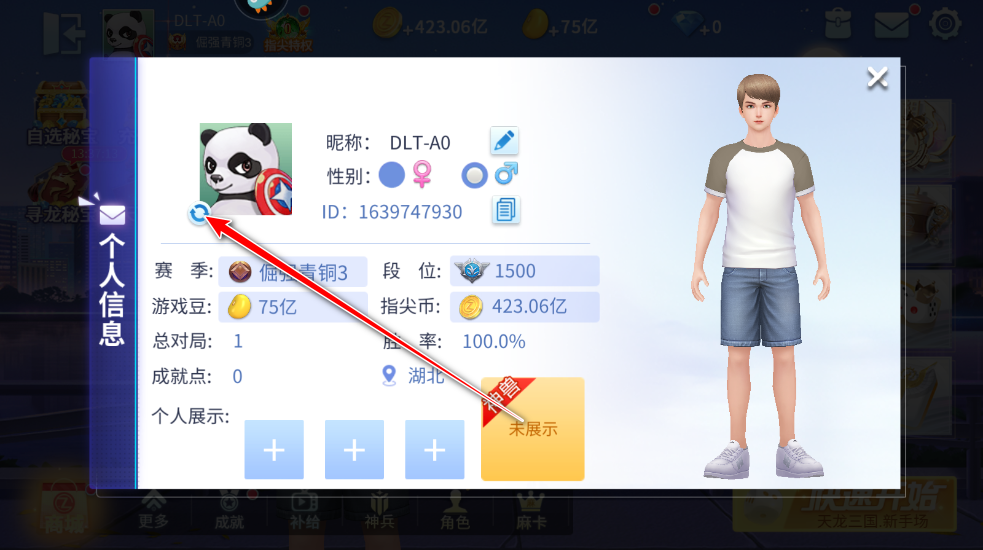Open the panda avatar picture

pos(245,168)
